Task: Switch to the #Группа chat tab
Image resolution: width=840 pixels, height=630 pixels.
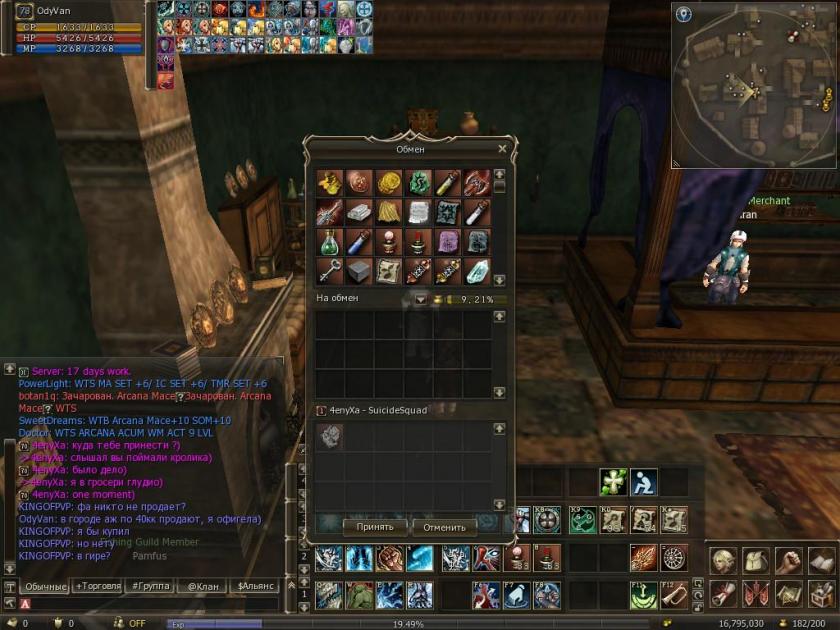Action: click(x=150, y=586)
